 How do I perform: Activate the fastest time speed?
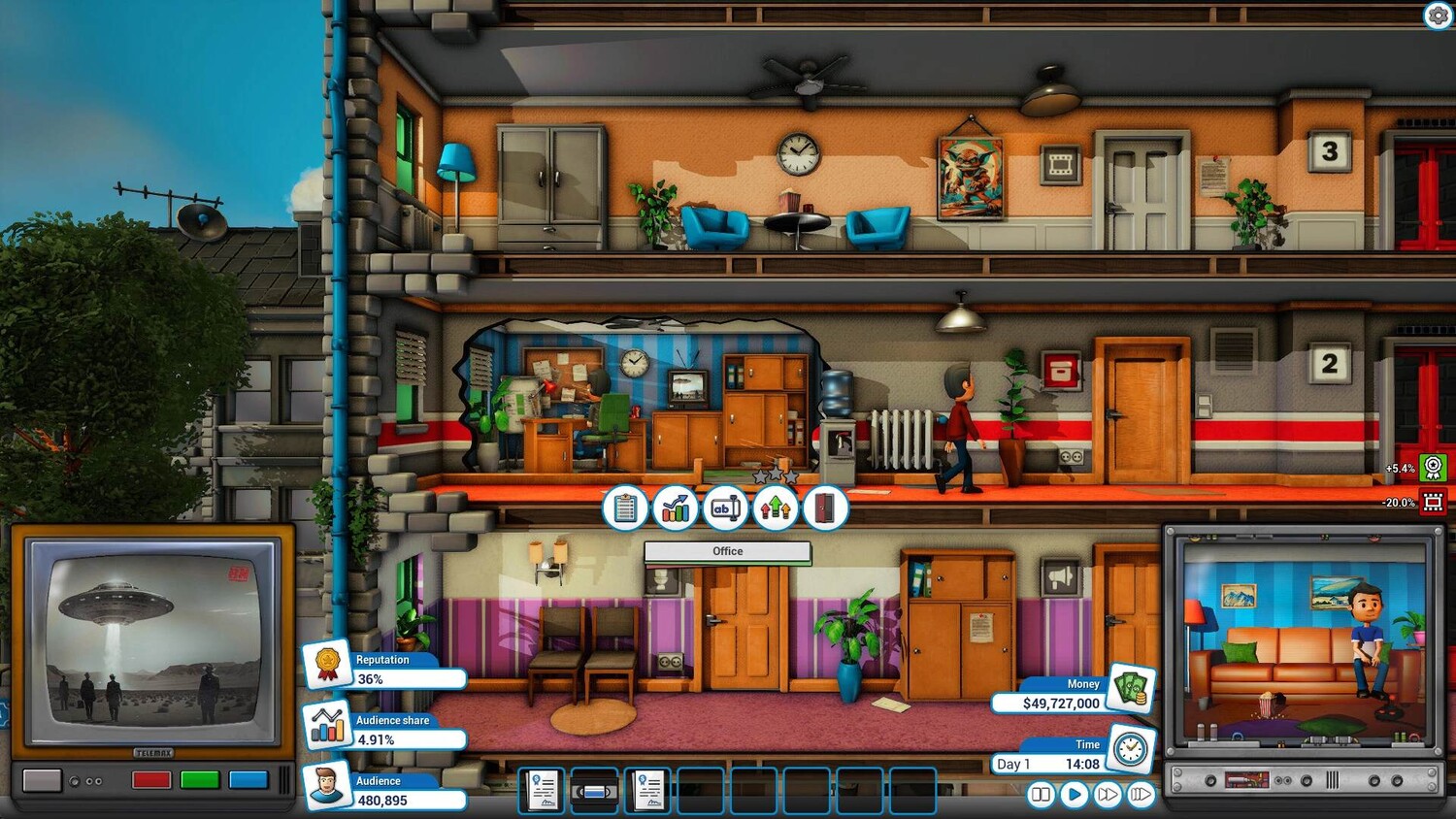(1141, 795)
